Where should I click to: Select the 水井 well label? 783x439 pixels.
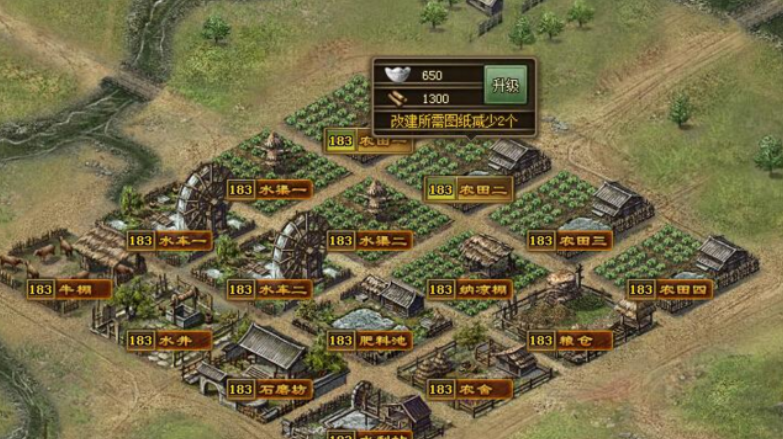click(169, 340)
